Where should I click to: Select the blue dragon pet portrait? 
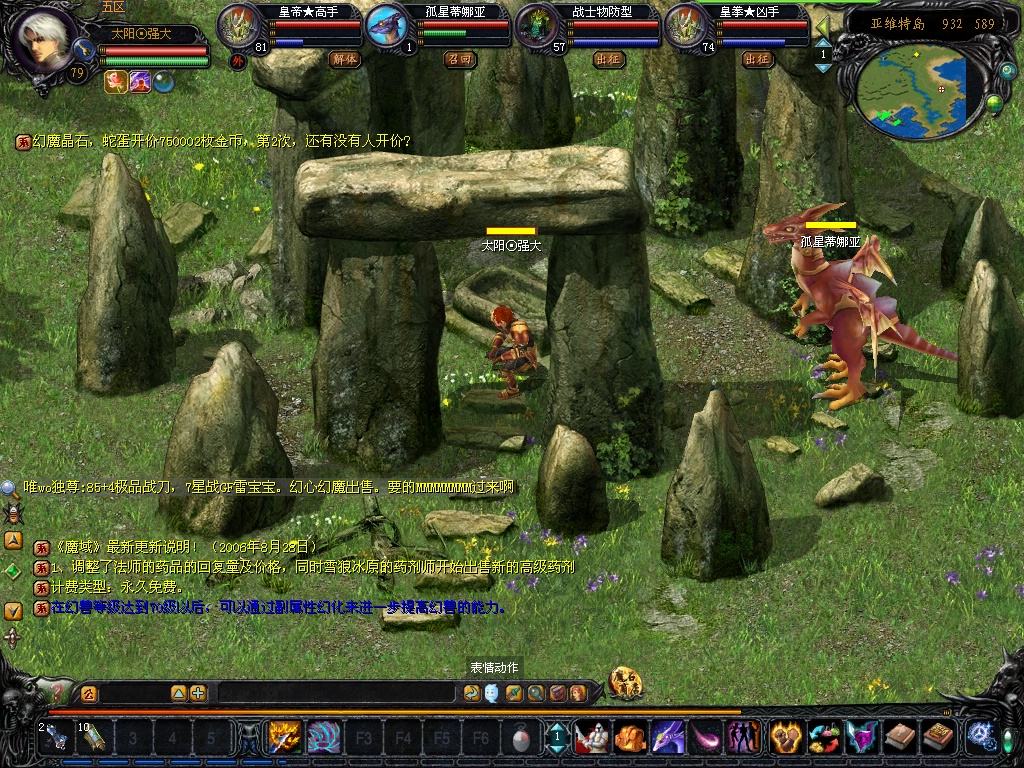pyautogui.click(x=388, y=27)
